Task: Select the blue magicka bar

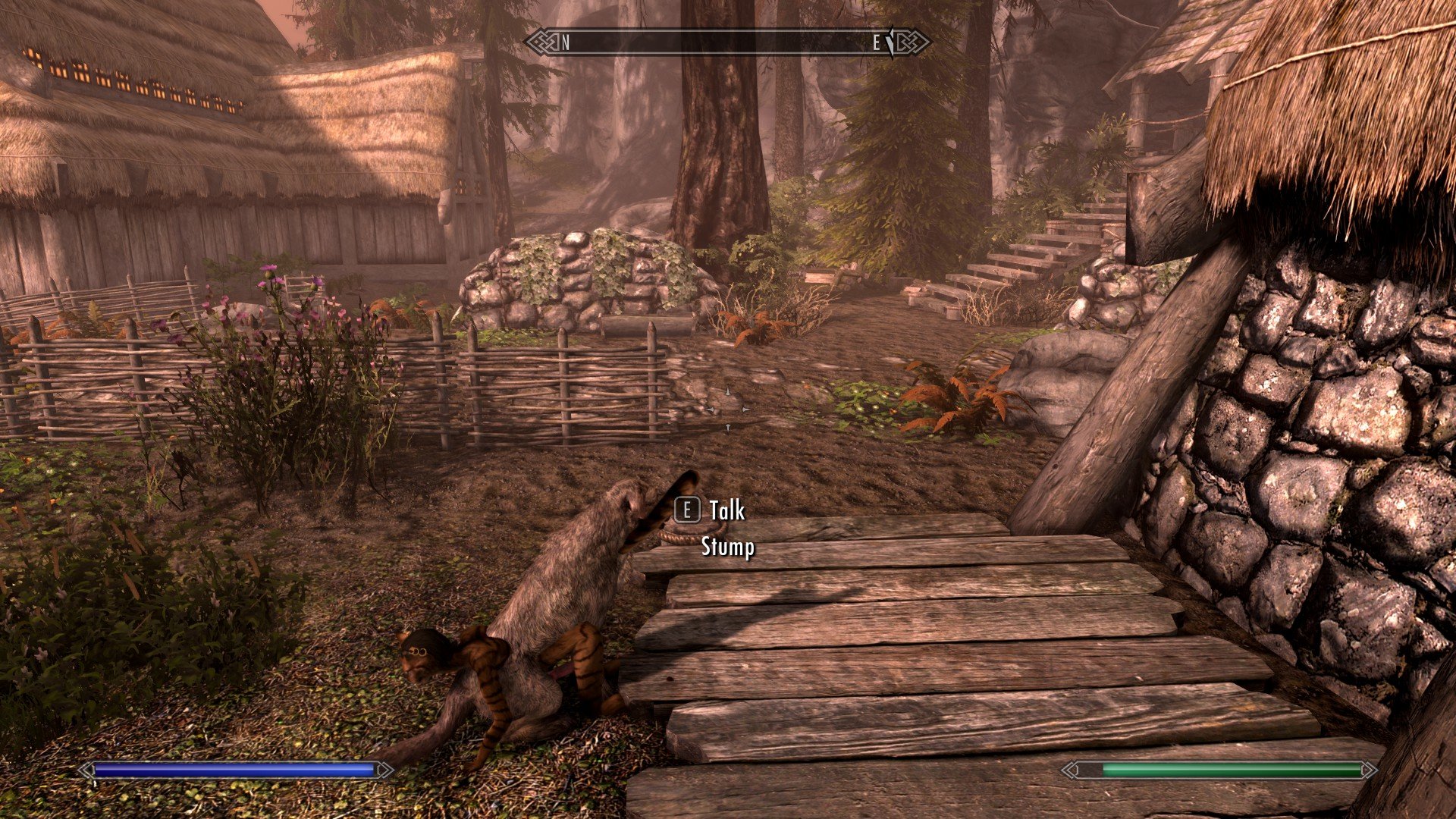Action: click(x=235, y=770)
